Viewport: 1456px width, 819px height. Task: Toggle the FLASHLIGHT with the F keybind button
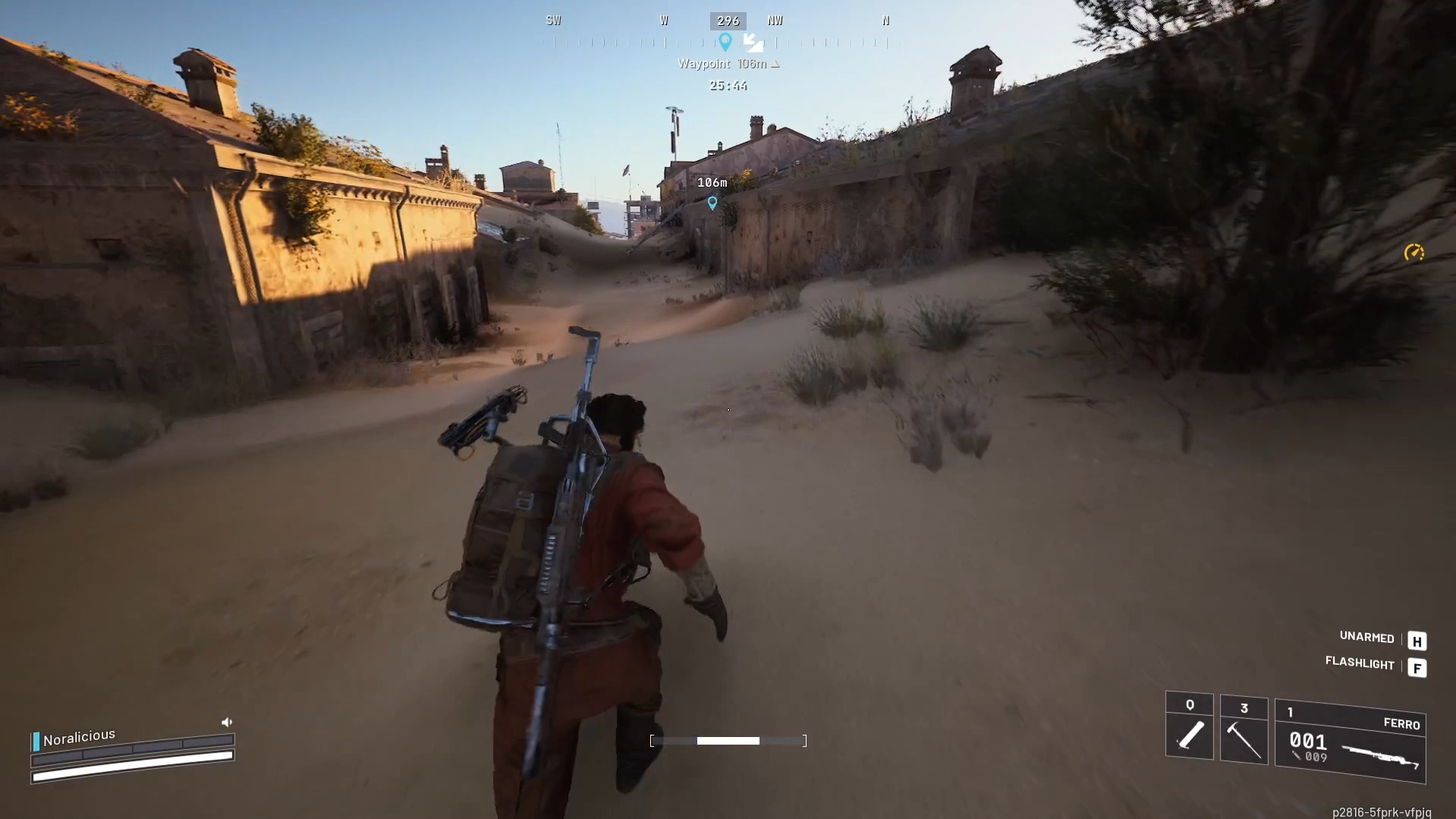[x=1417, y=669]
